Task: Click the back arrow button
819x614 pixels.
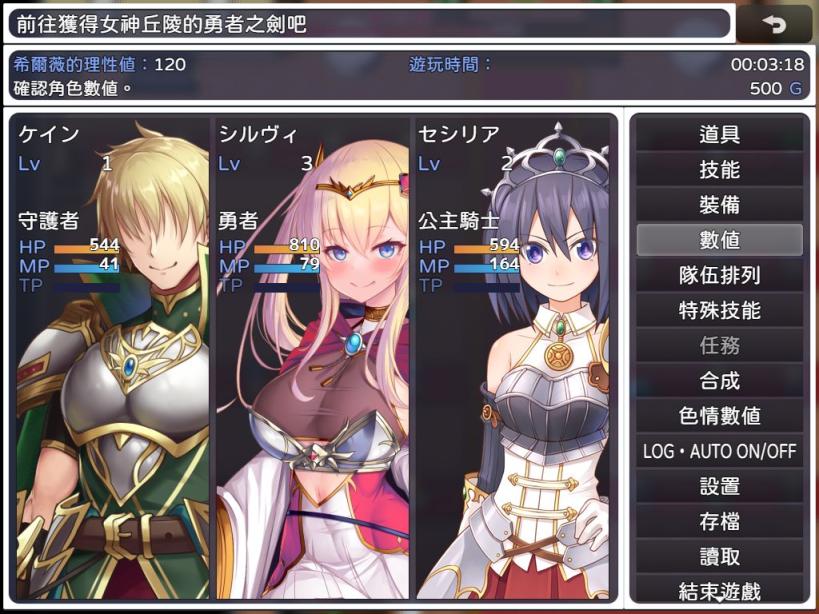Action: (x=774, y=23)
